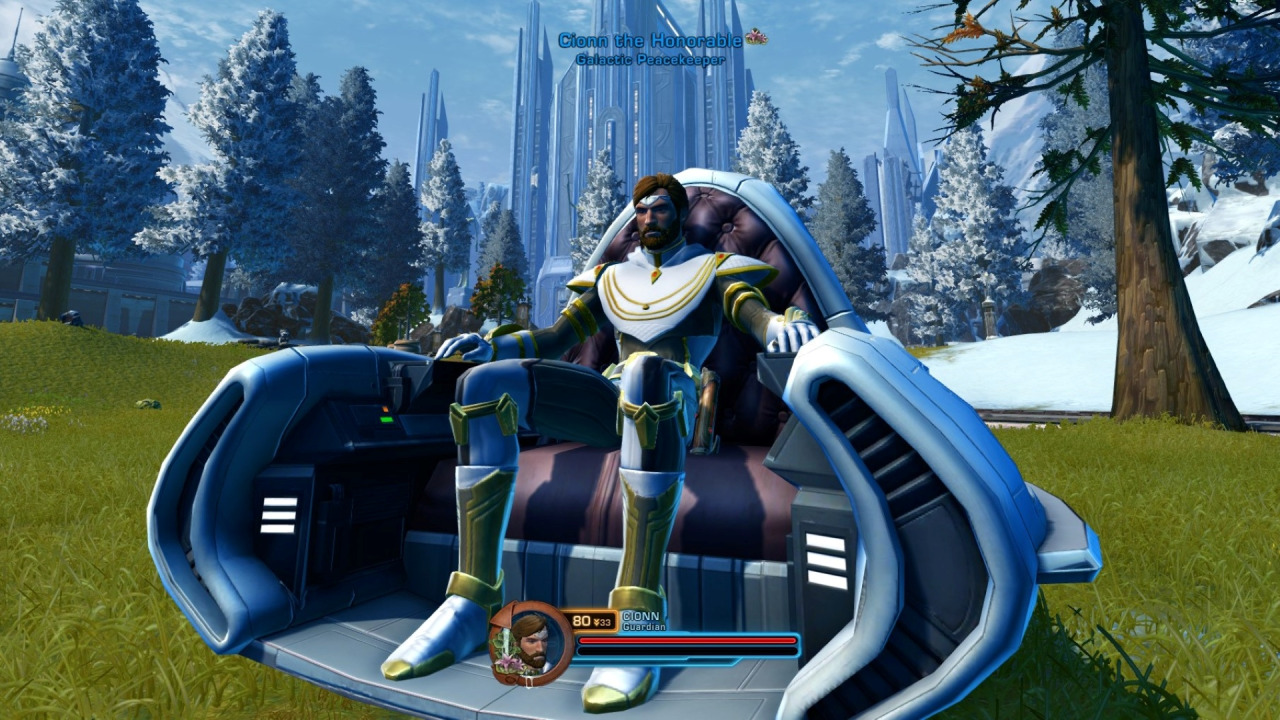Click the red health bar
This screenshot has width=1280, height=720.
pos(690,640)
